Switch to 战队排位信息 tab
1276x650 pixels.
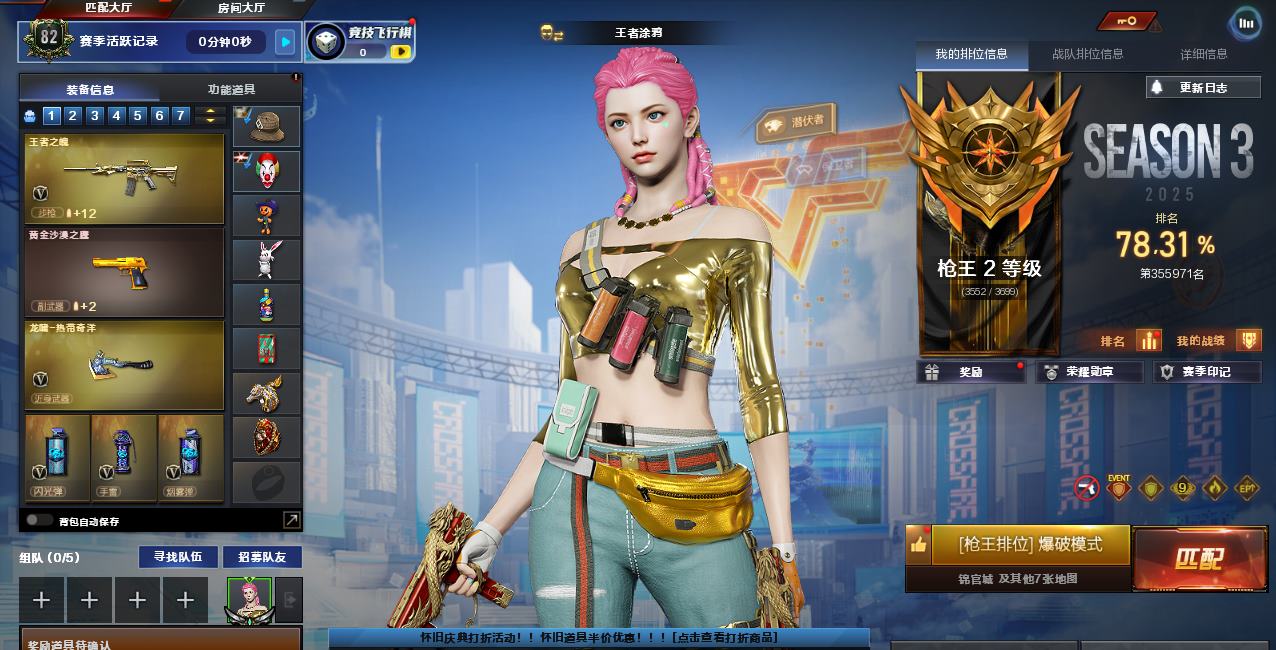pyautogui.click(x=1087, y=54)
